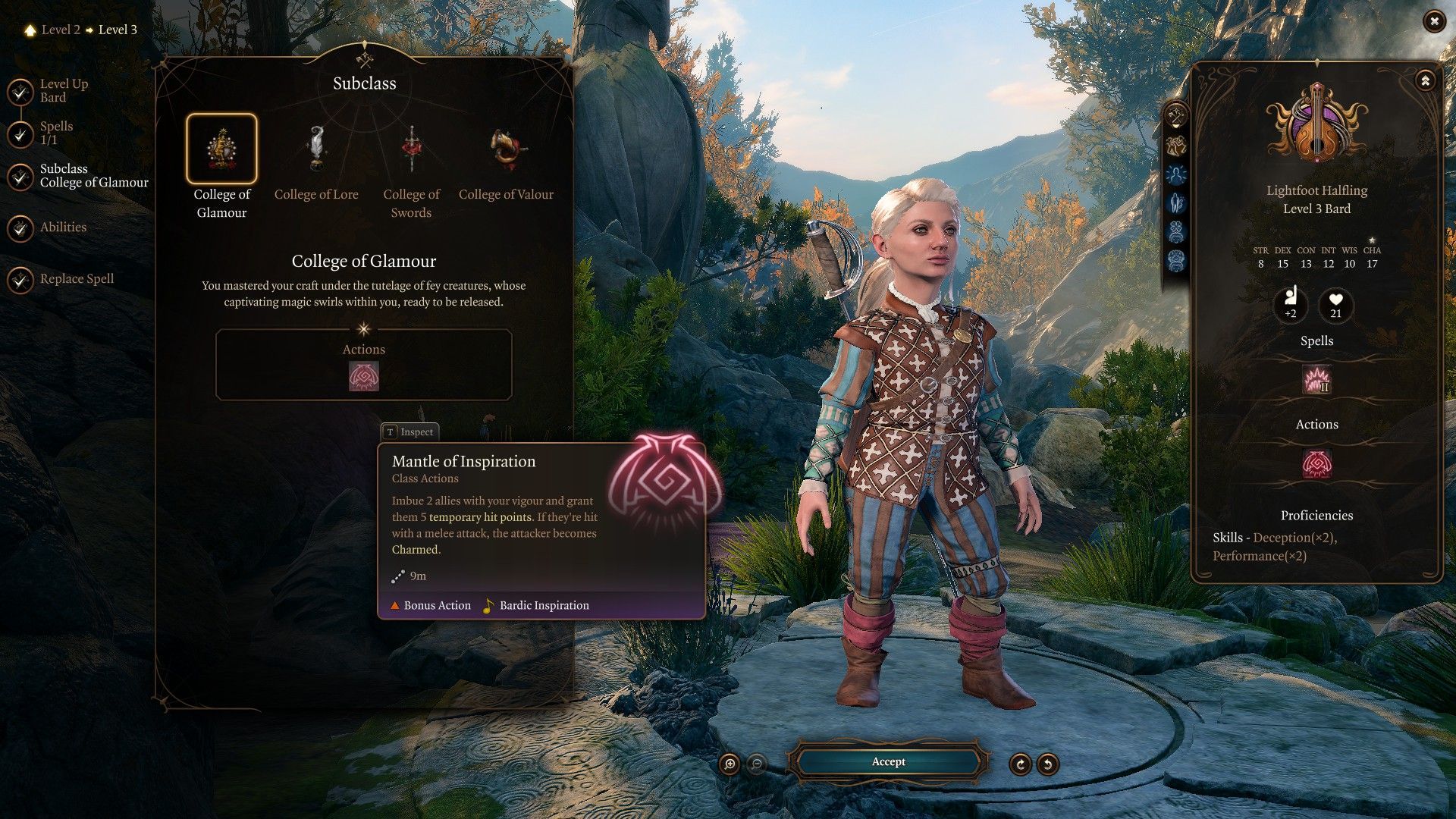Accept the level up choices

888,761
